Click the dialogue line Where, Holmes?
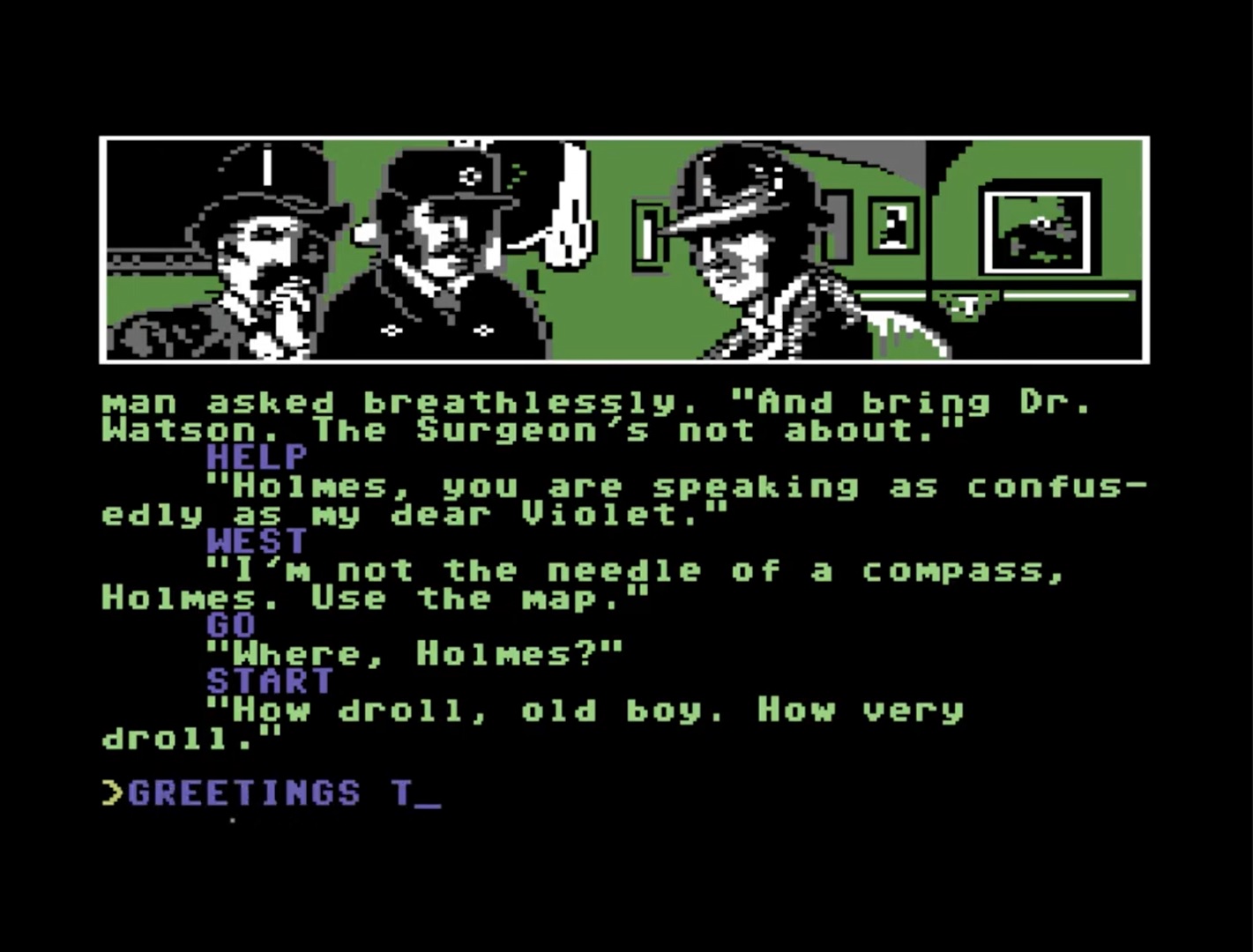1253x952 pixels. [x=414, y=653]
